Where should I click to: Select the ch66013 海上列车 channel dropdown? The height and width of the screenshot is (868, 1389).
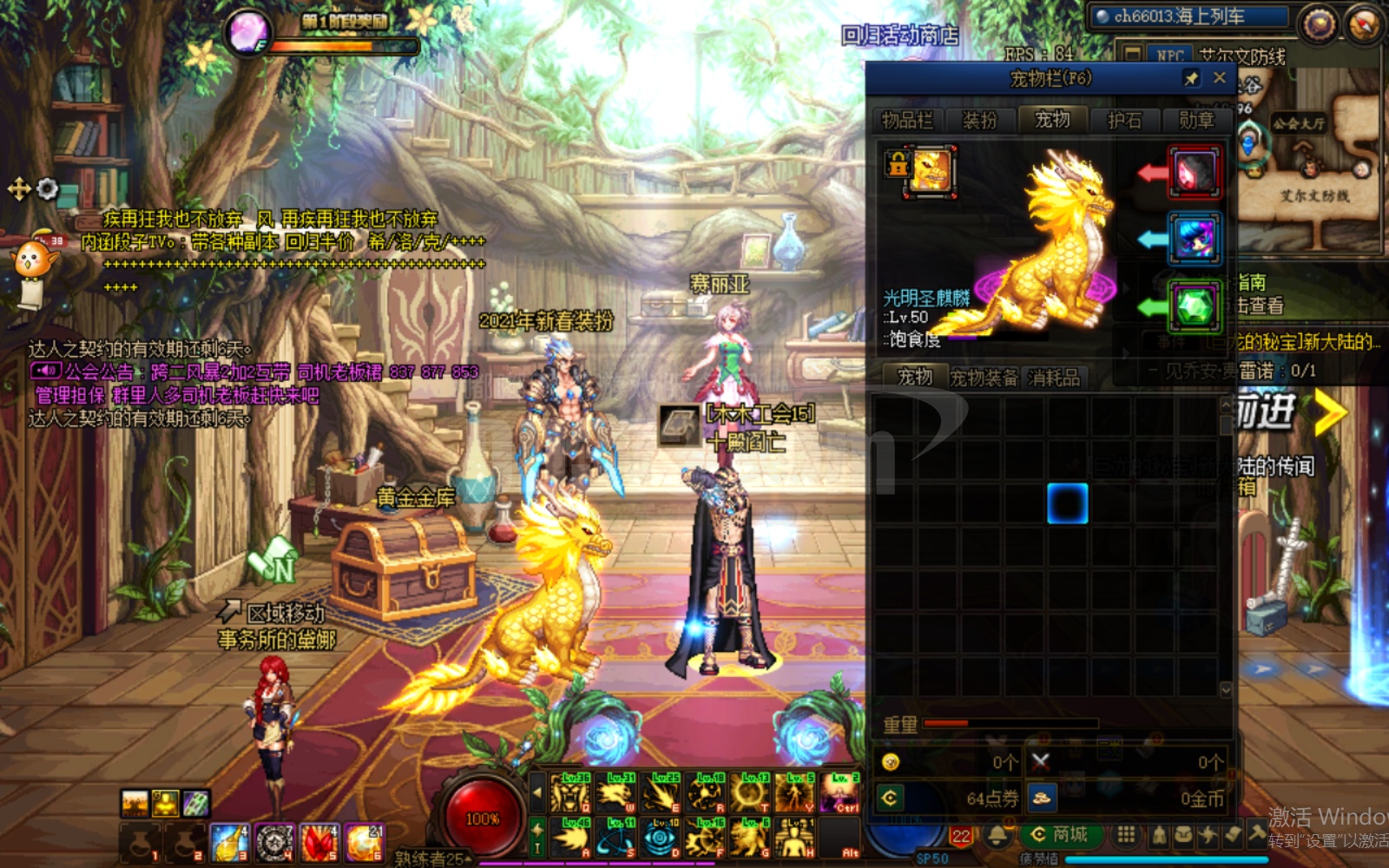click(x=1189, y=16)
